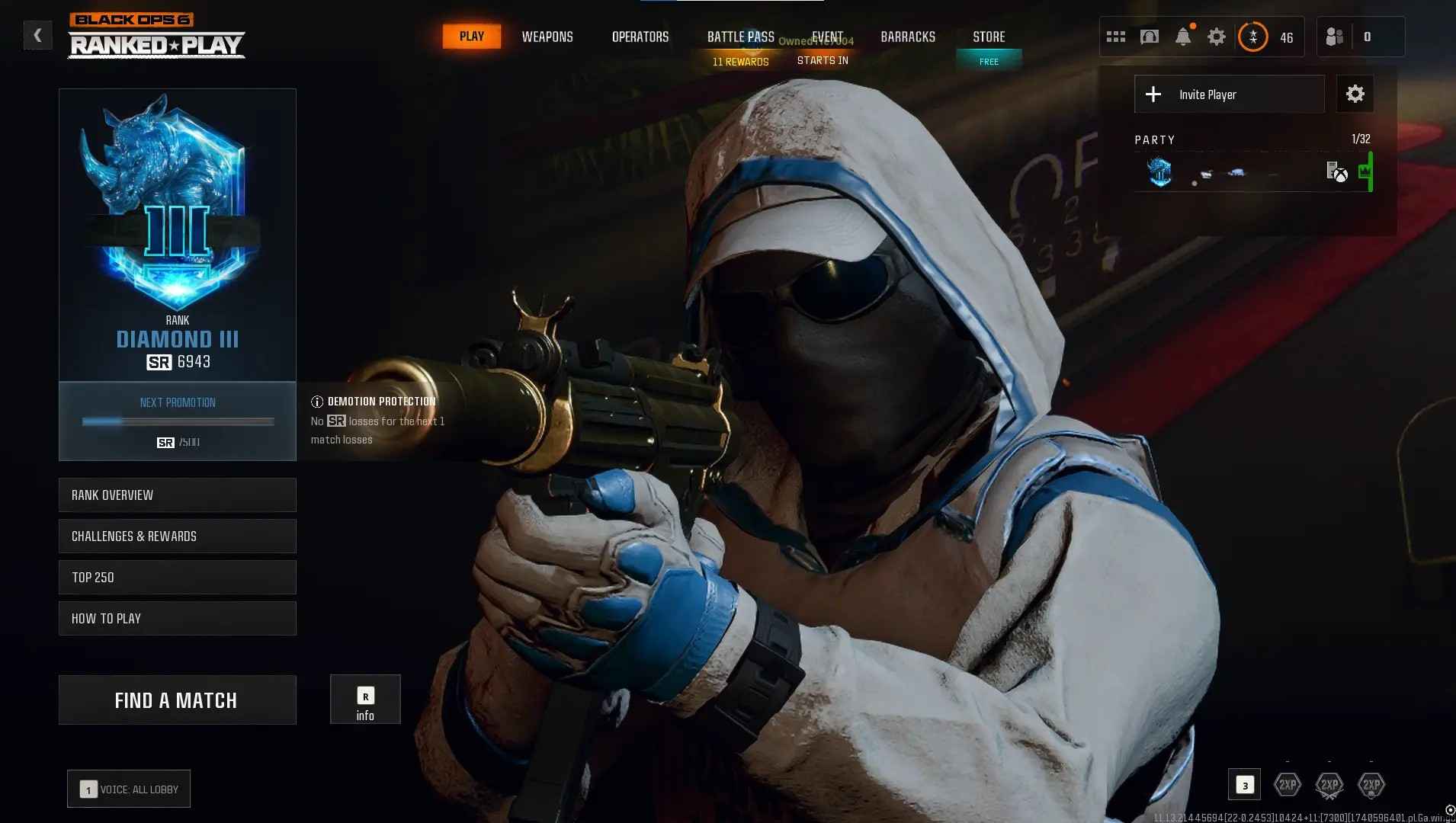Select the BARRACKS menu item
Screen dimensions: 1456x823
907,37
